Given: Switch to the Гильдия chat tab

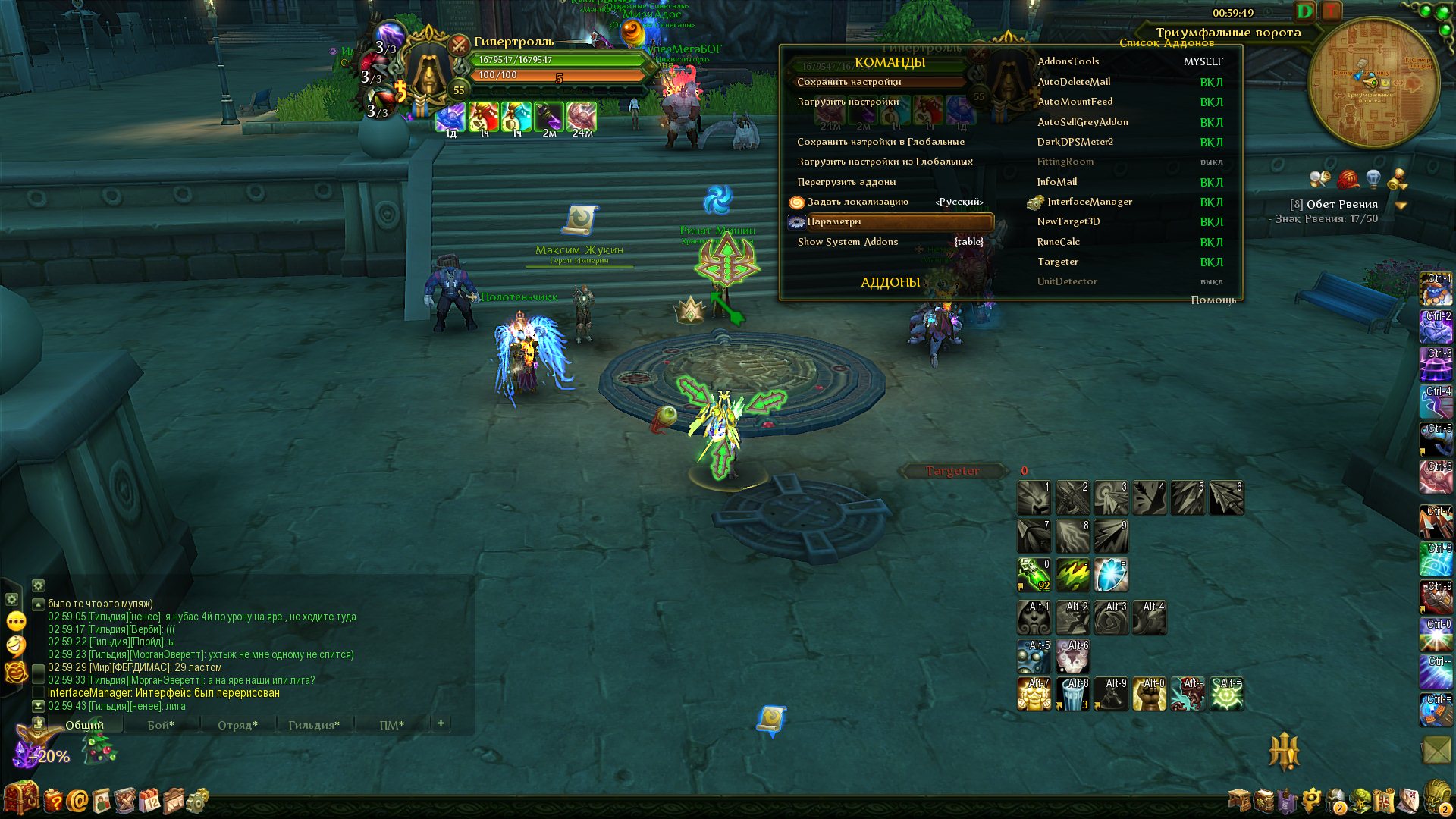Looking at the screenshot, I should coord(314,726).
